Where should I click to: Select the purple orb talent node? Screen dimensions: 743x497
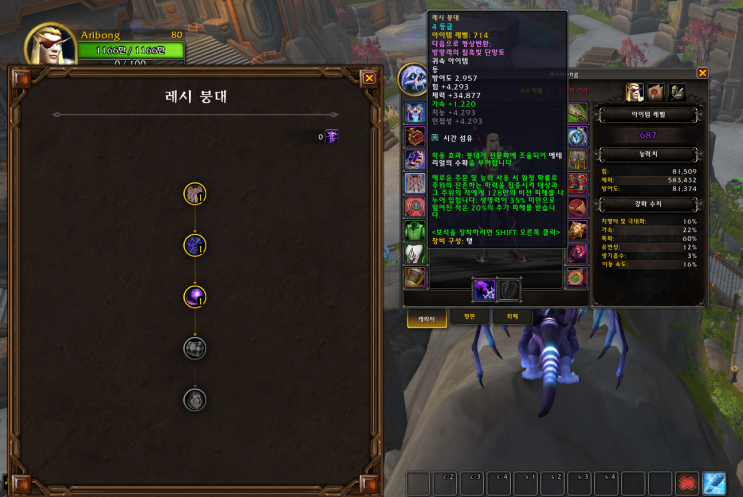coord(195,296)
